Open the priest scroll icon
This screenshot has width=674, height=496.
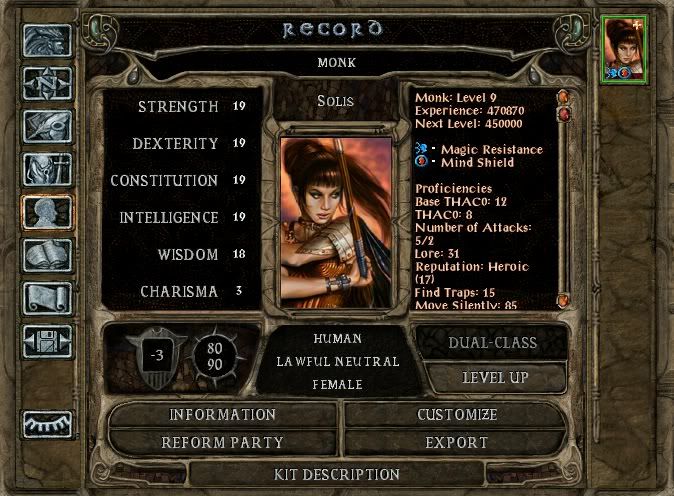click(x=46, y=298)
